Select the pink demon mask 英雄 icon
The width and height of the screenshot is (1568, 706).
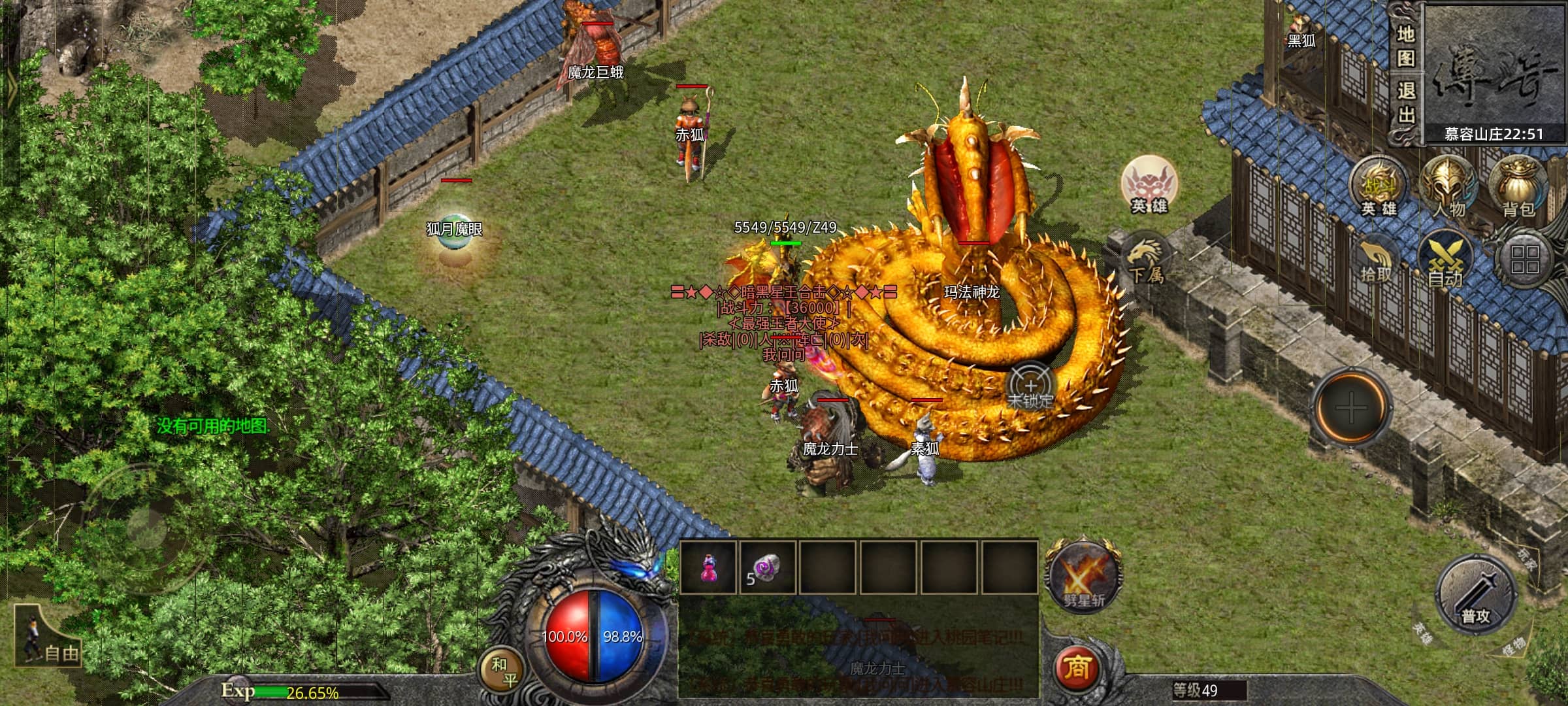pyautogui.click(x=1149, y=184)
